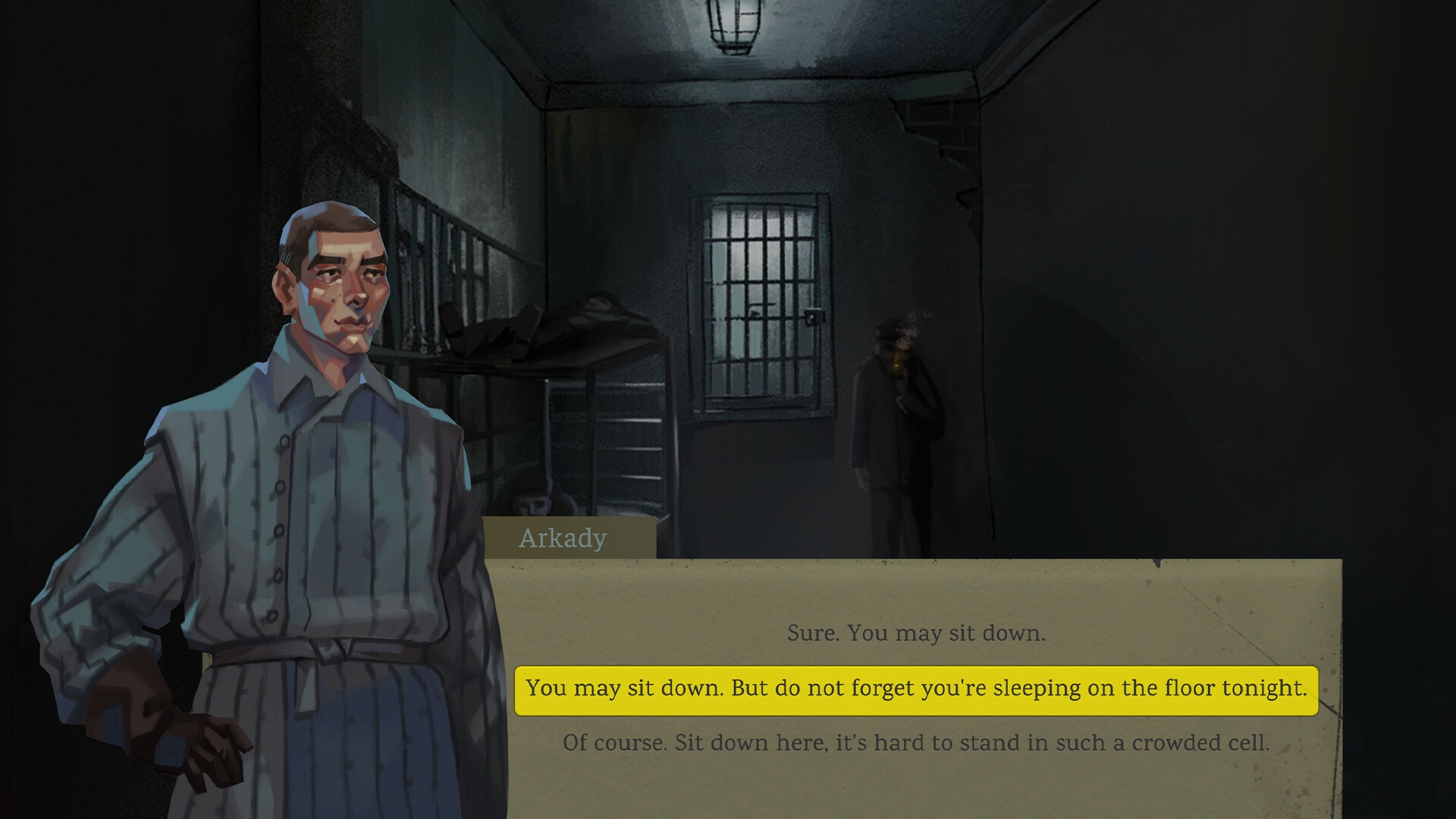Click the lock on the barred window
1456x819 pixels.
coord(815,315)
